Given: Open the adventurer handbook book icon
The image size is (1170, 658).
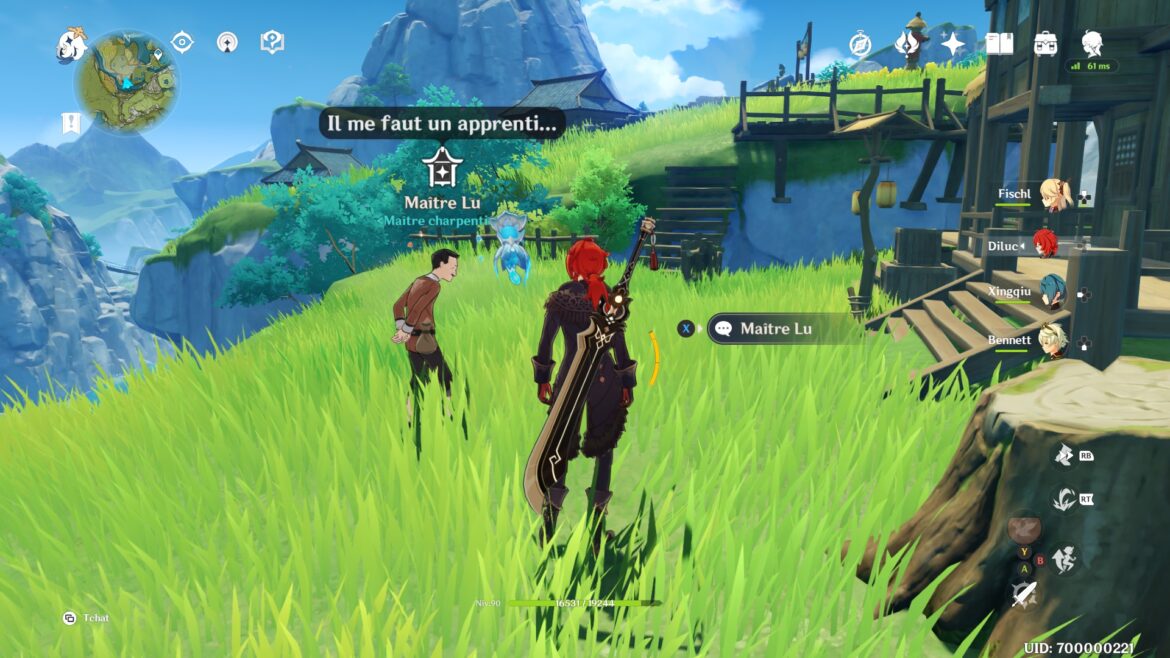Looking at the screenshot, I should pyautogui.click(x=999, y=44).
